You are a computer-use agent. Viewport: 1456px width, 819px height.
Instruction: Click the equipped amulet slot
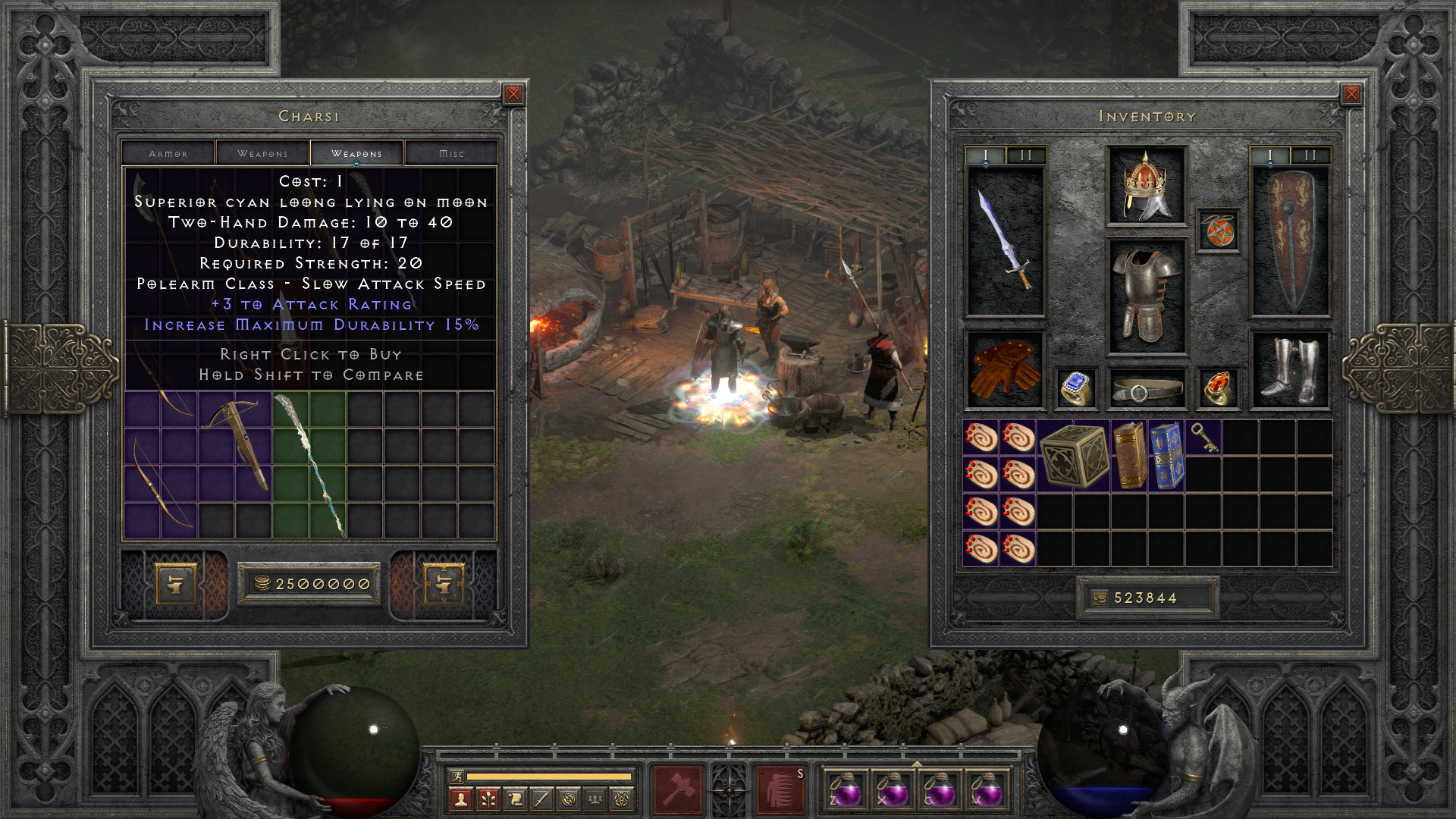[1219, 231]
